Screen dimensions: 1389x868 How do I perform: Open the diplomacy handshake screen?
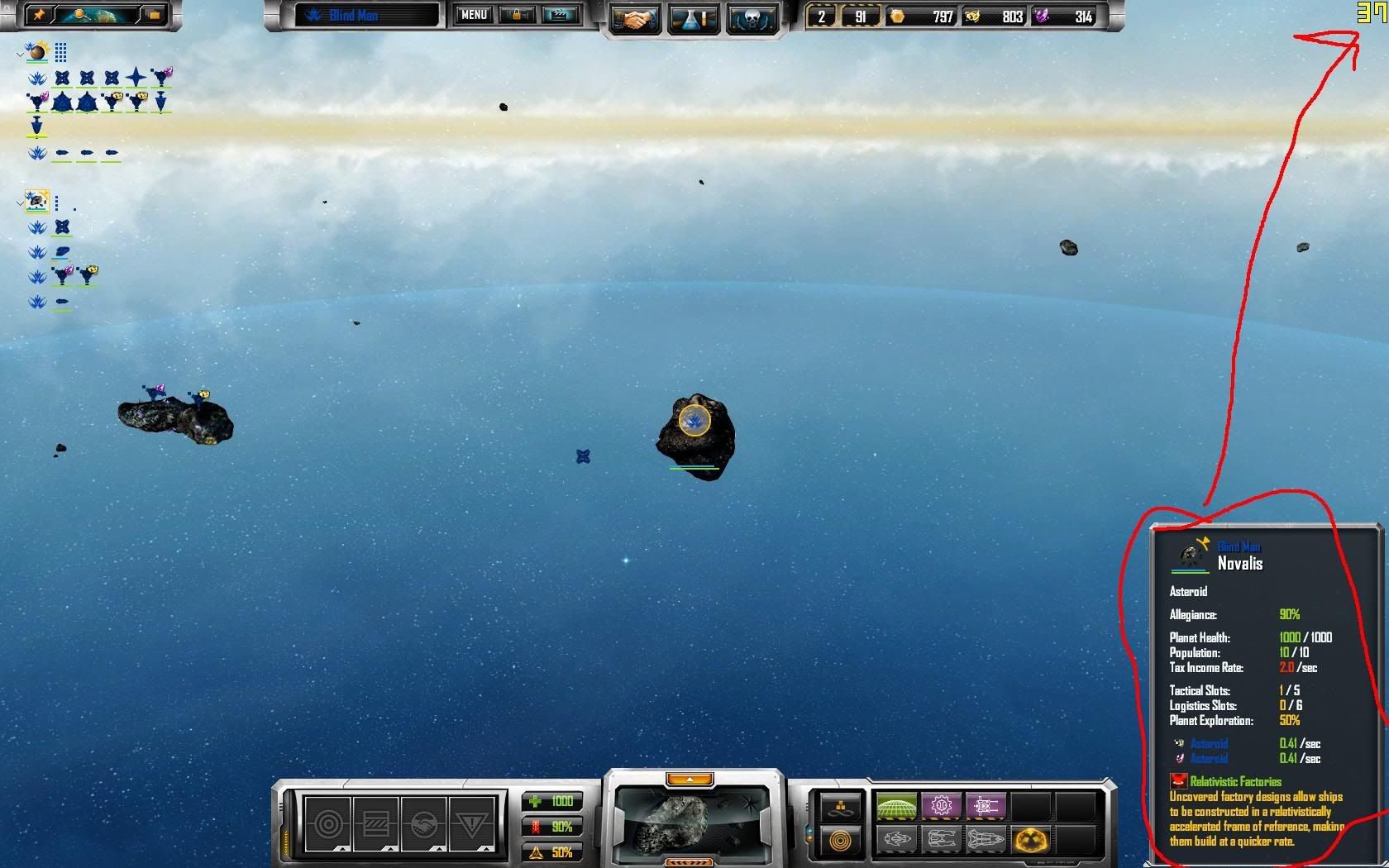(x=635, y=18)
